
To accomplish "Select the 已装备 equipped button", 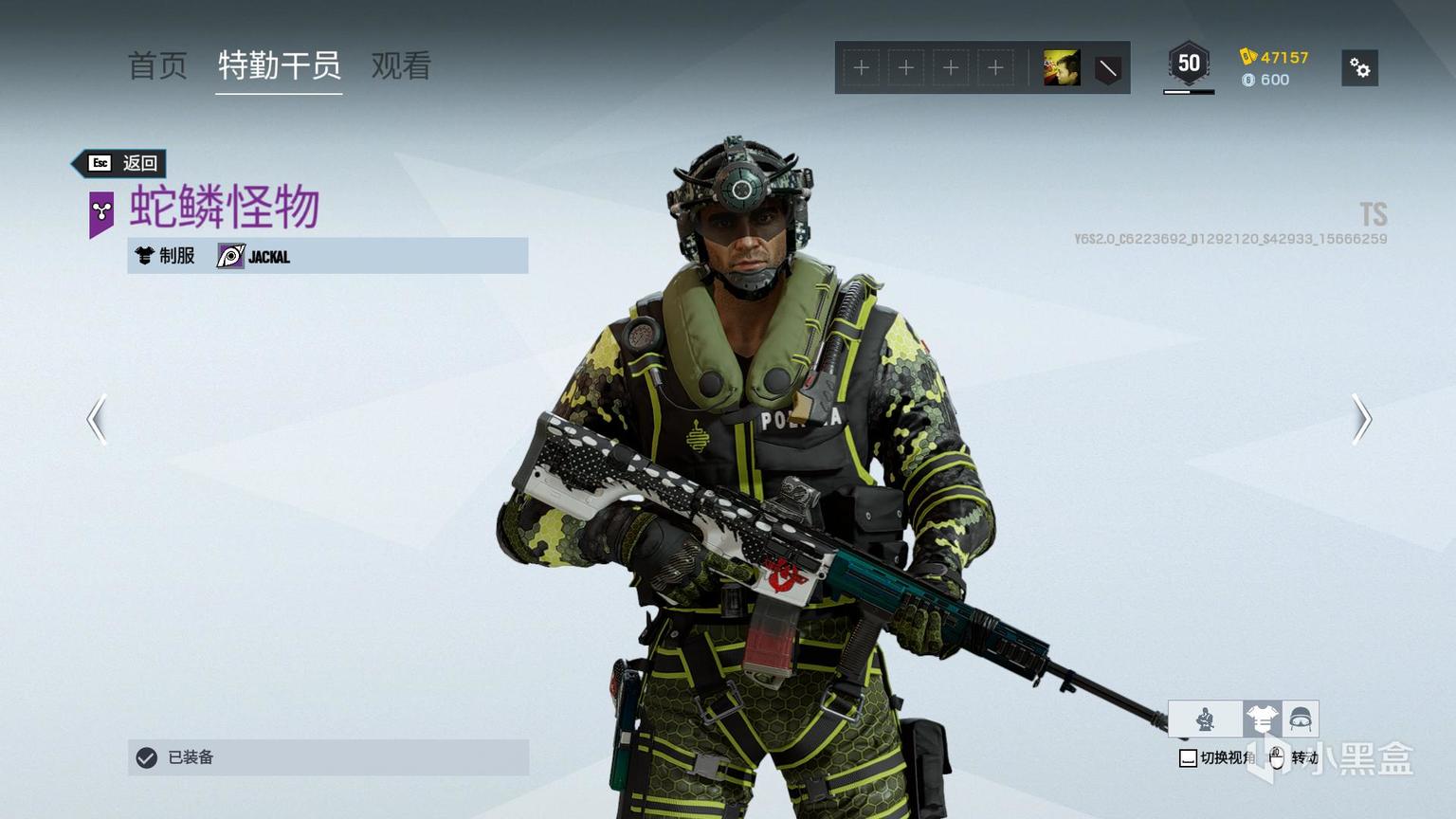I will tap(328, 757).
